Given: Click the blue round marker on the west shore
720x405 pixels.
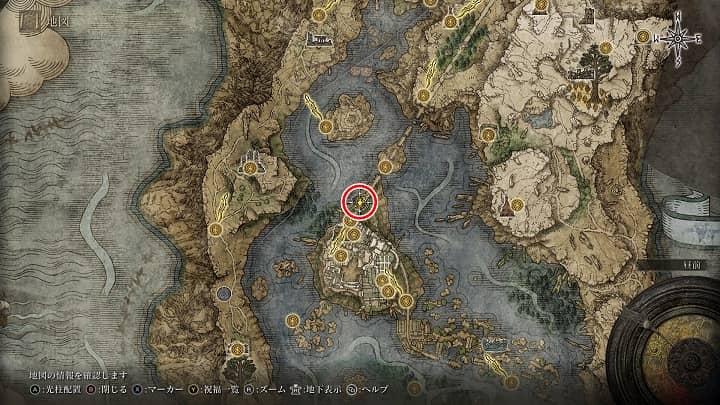Looking at the screenshot, I should [x=225, y=294].
